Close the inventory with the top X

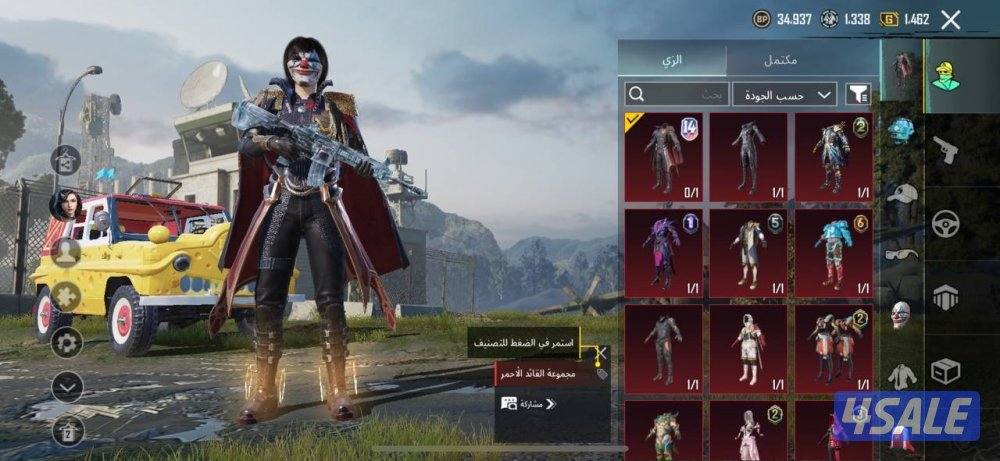951,19
